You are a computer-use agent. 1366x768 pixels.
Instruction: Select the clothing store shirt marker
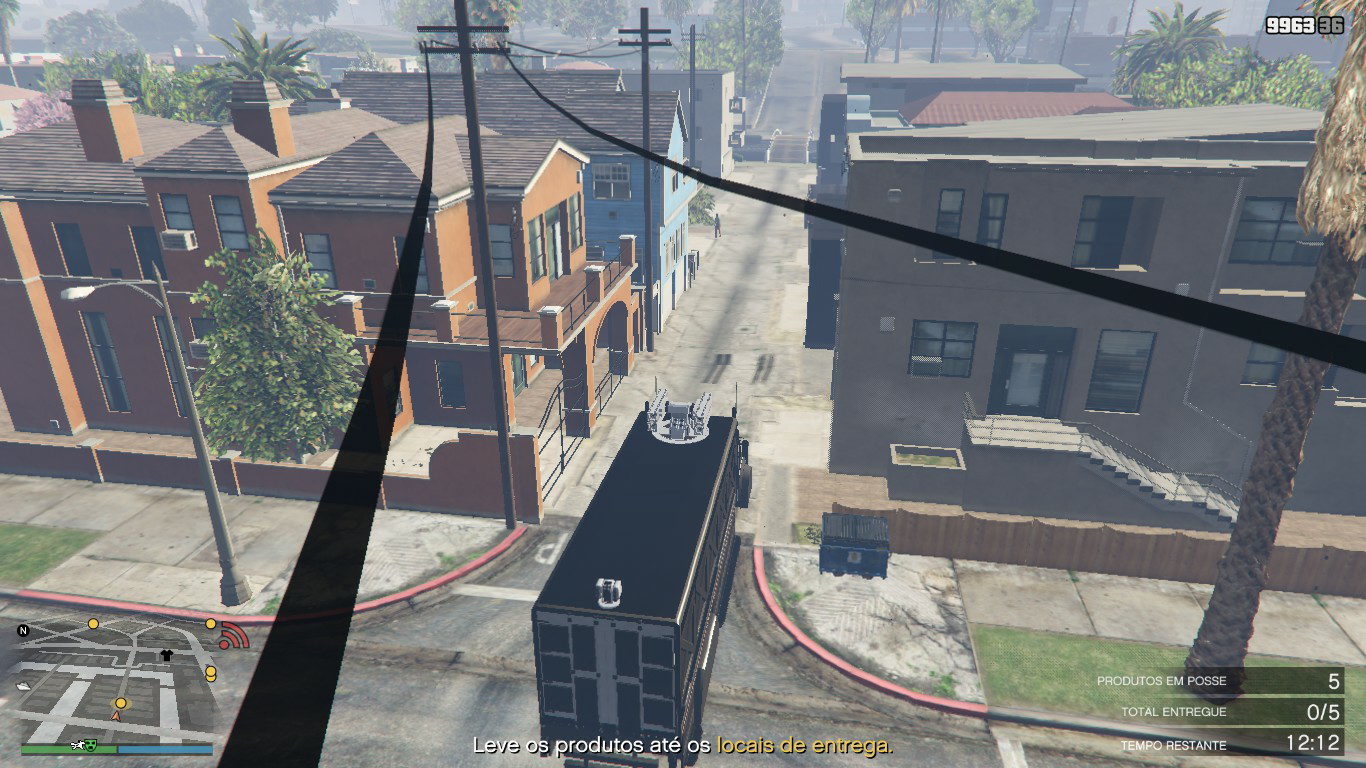tap(166, 656)
